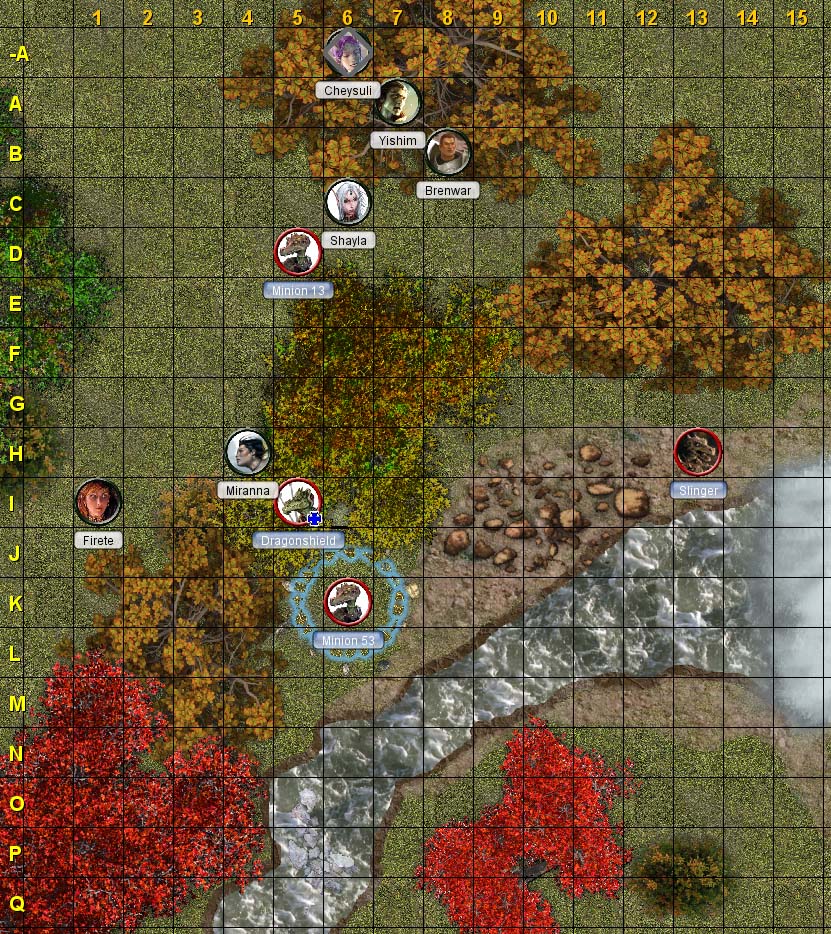
Task: Select Shayla's white-haired token
Action: click(x=348, y=202)
